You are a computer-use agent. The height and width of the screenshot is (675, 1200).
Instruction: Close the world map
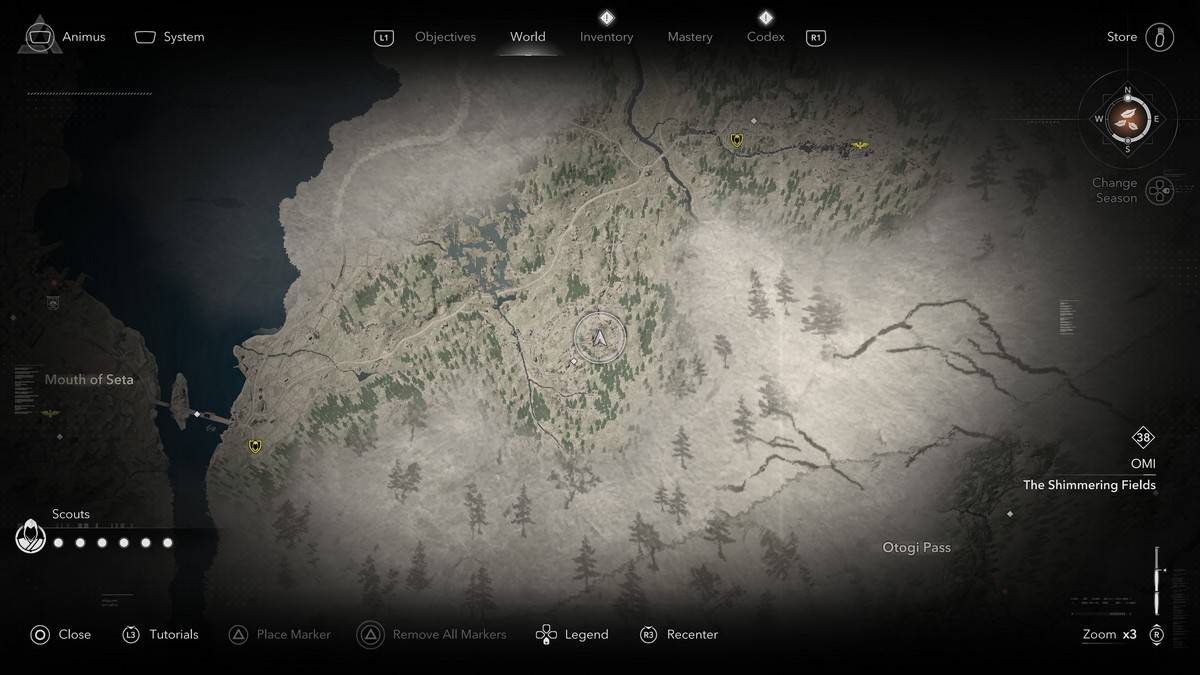[x=60, y=634]
